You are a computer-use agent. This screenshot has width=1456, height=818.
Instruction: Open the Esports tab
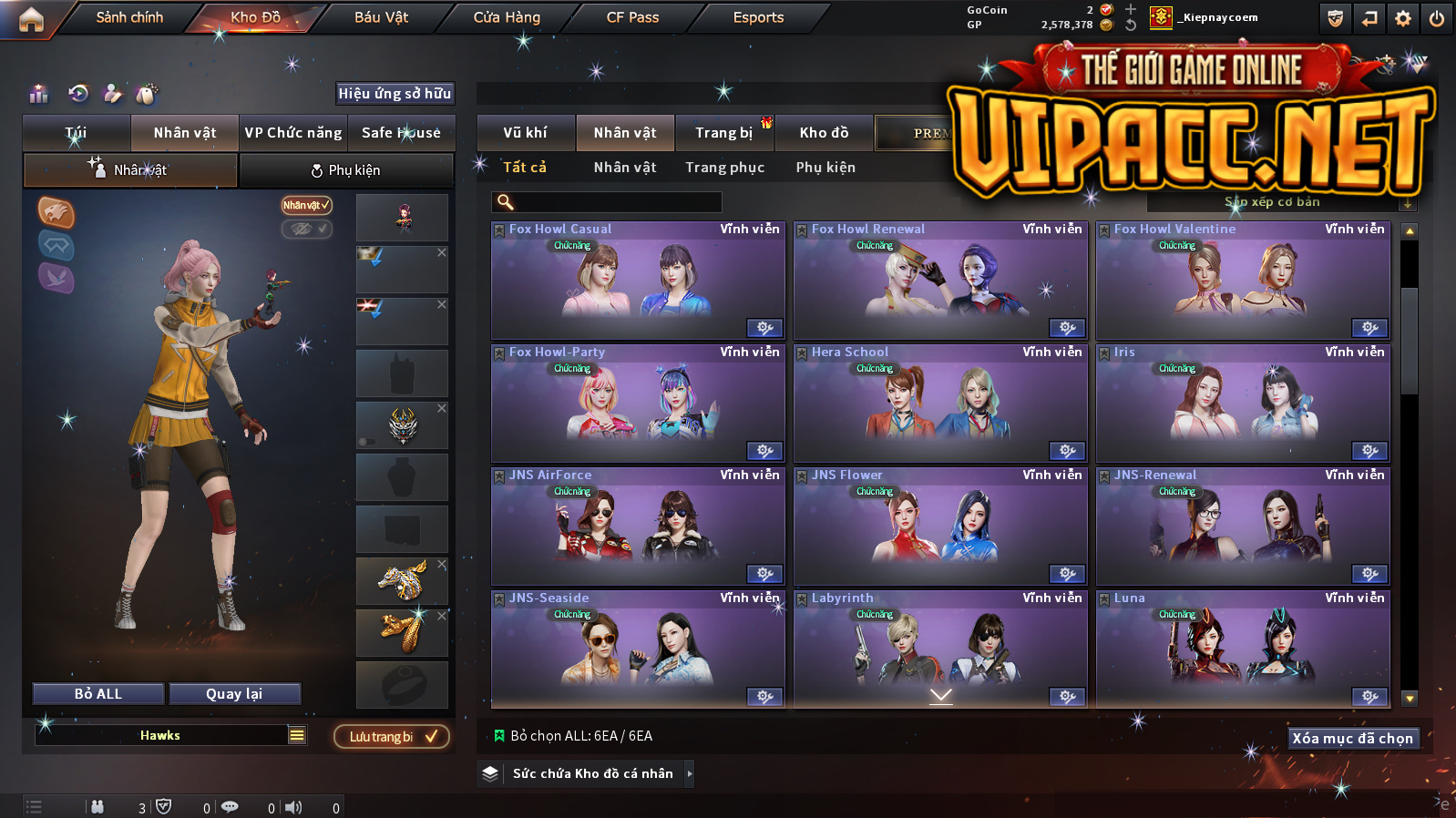pos(758,17)
